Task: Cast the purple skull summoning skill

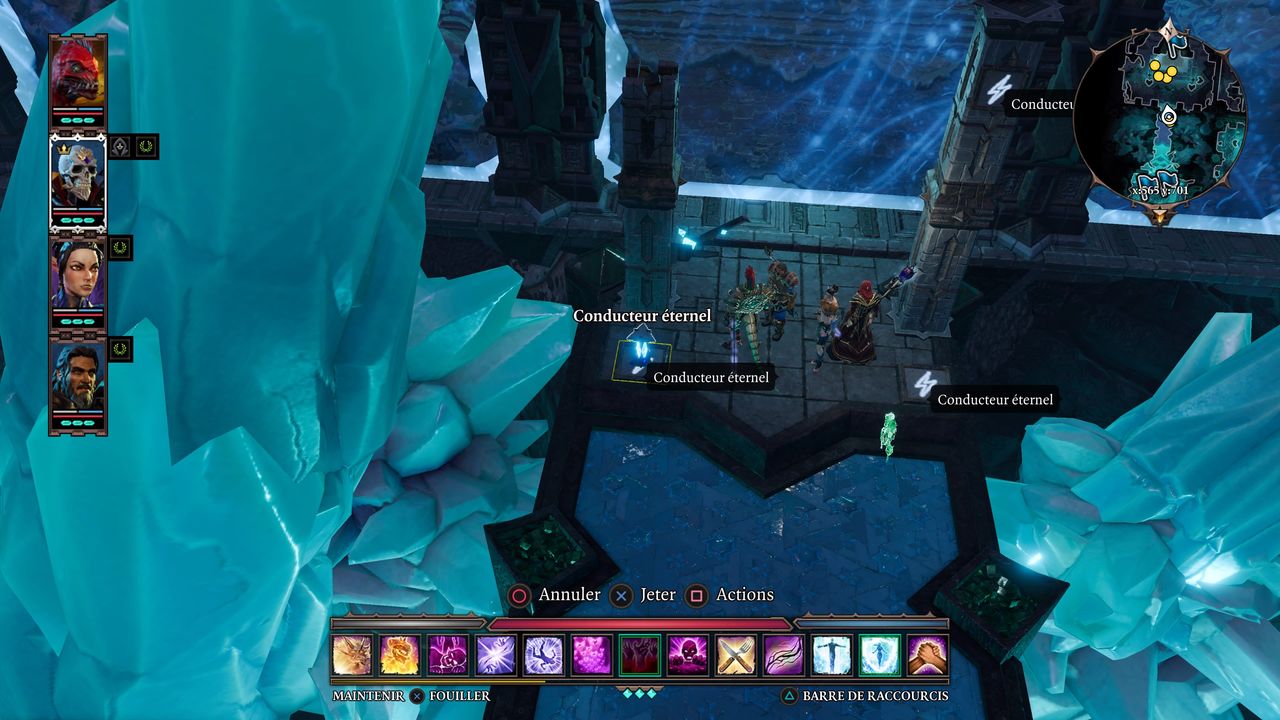Action: click(x=448, y=656)
